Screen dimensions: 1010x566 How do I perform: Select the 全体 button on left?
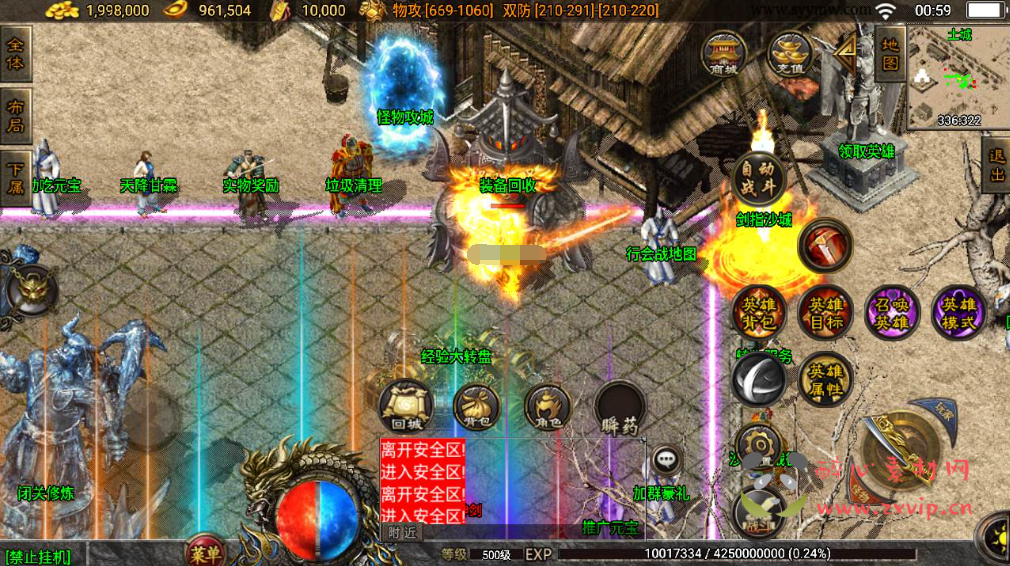tap(17, 53)
